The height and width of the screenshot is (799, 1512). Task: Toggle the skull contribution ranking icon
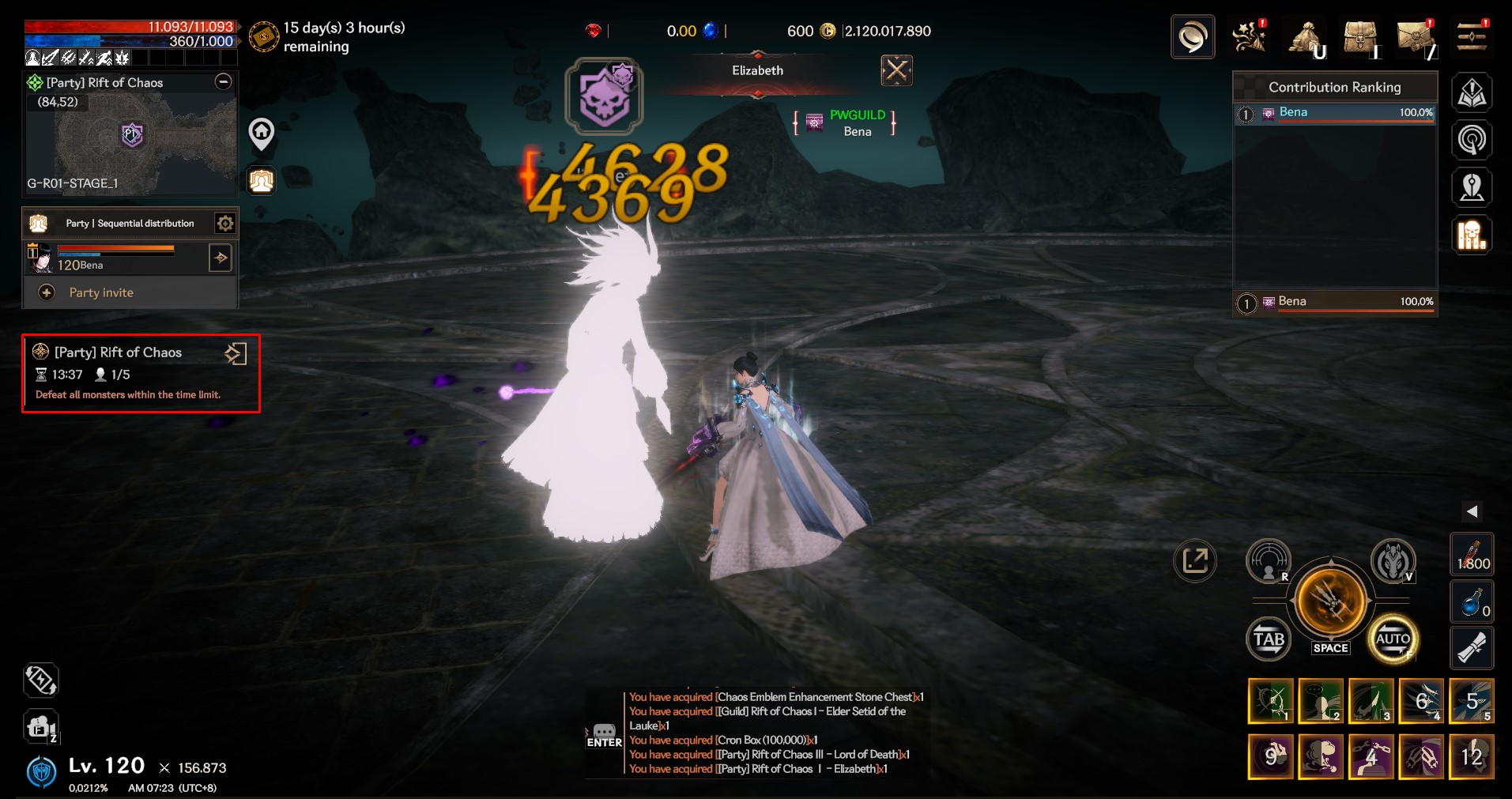click(x=1471, y=236)
